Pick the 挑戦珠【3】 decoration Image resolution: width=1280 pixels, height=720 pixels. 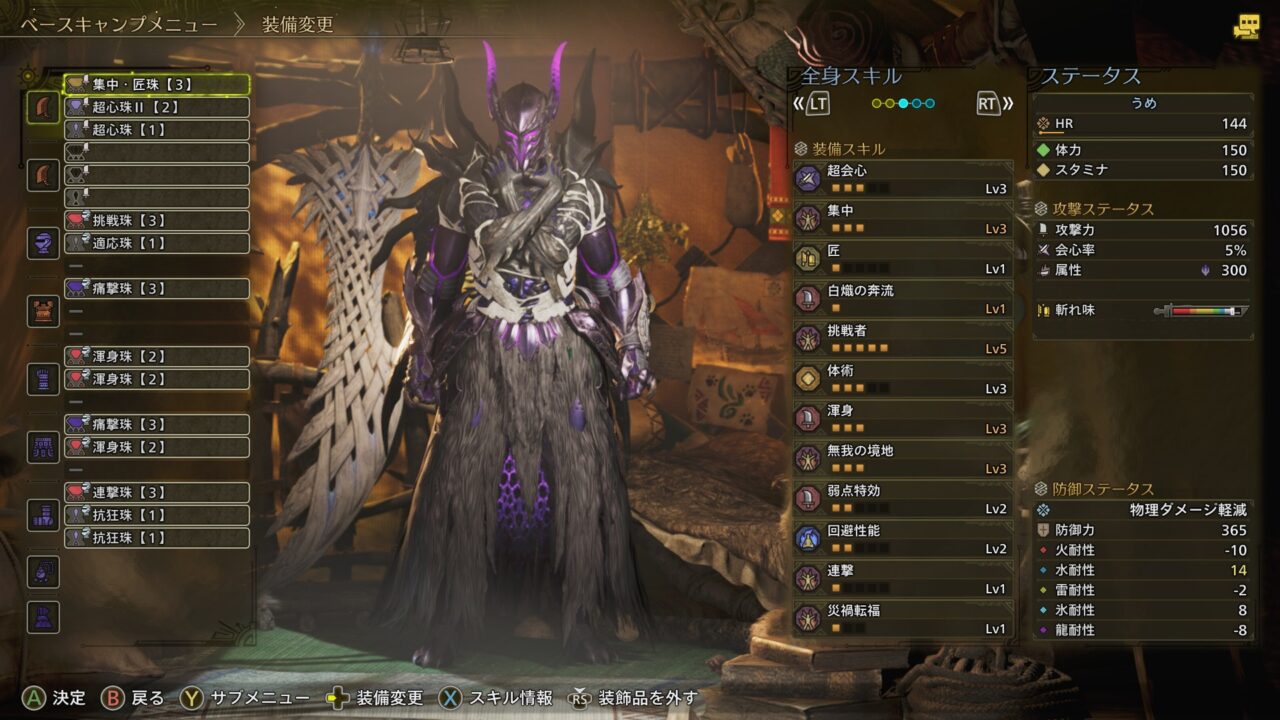tap(157, 220)
